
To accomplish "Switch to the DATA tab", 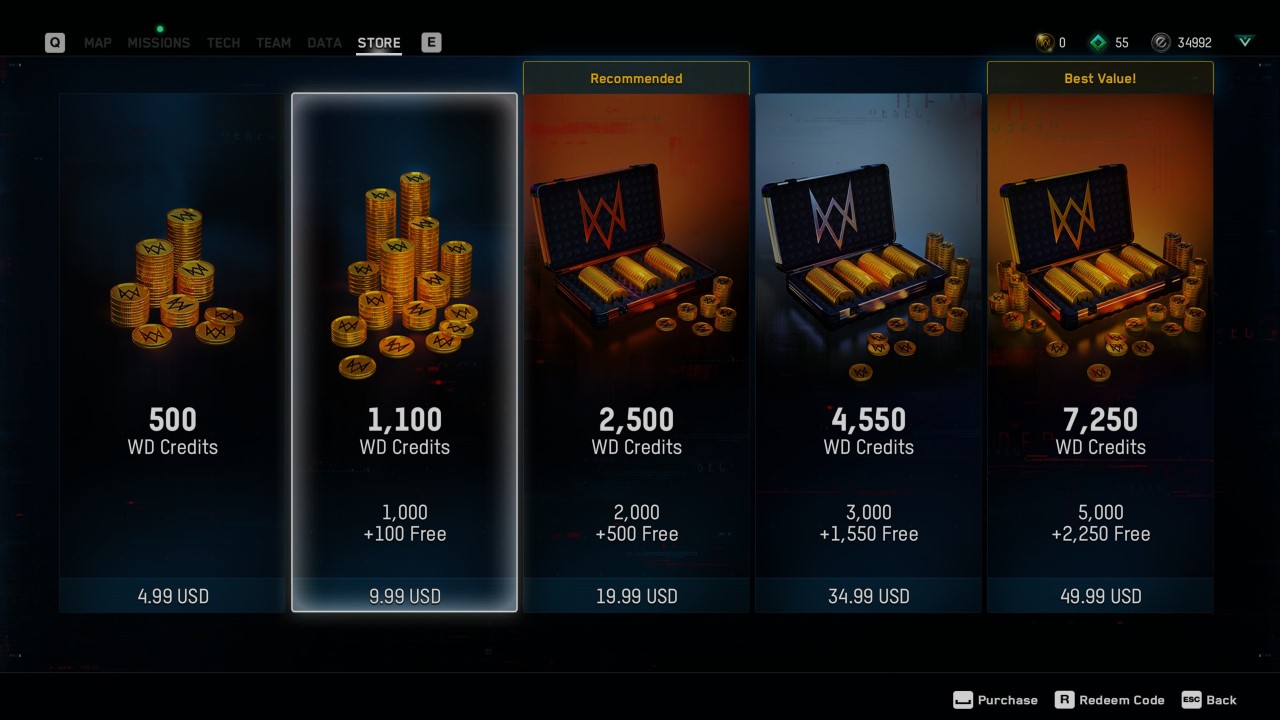I will [x=323, y=43].
